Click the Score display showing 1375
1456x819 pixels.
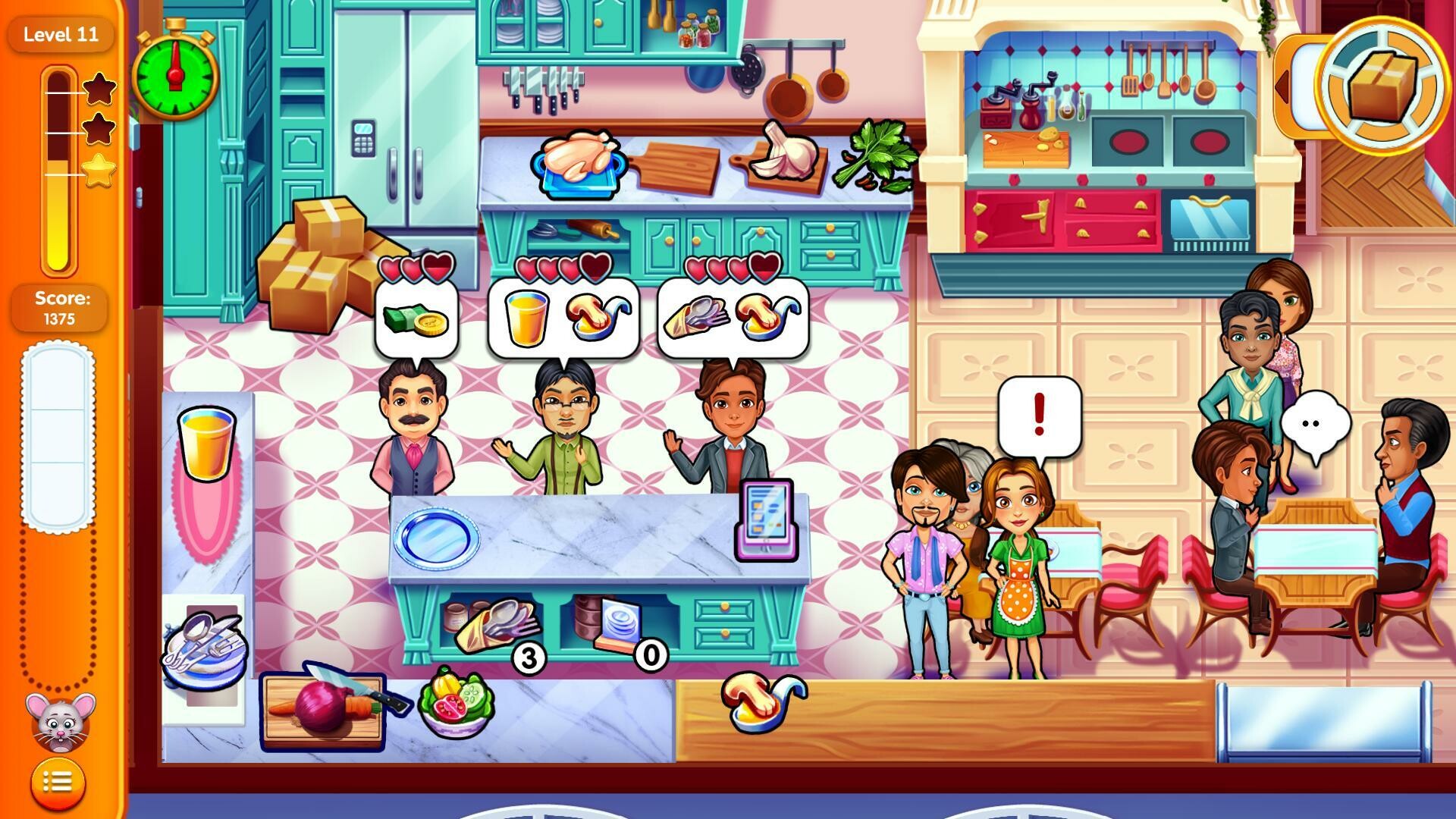click(x=61, y=308)
